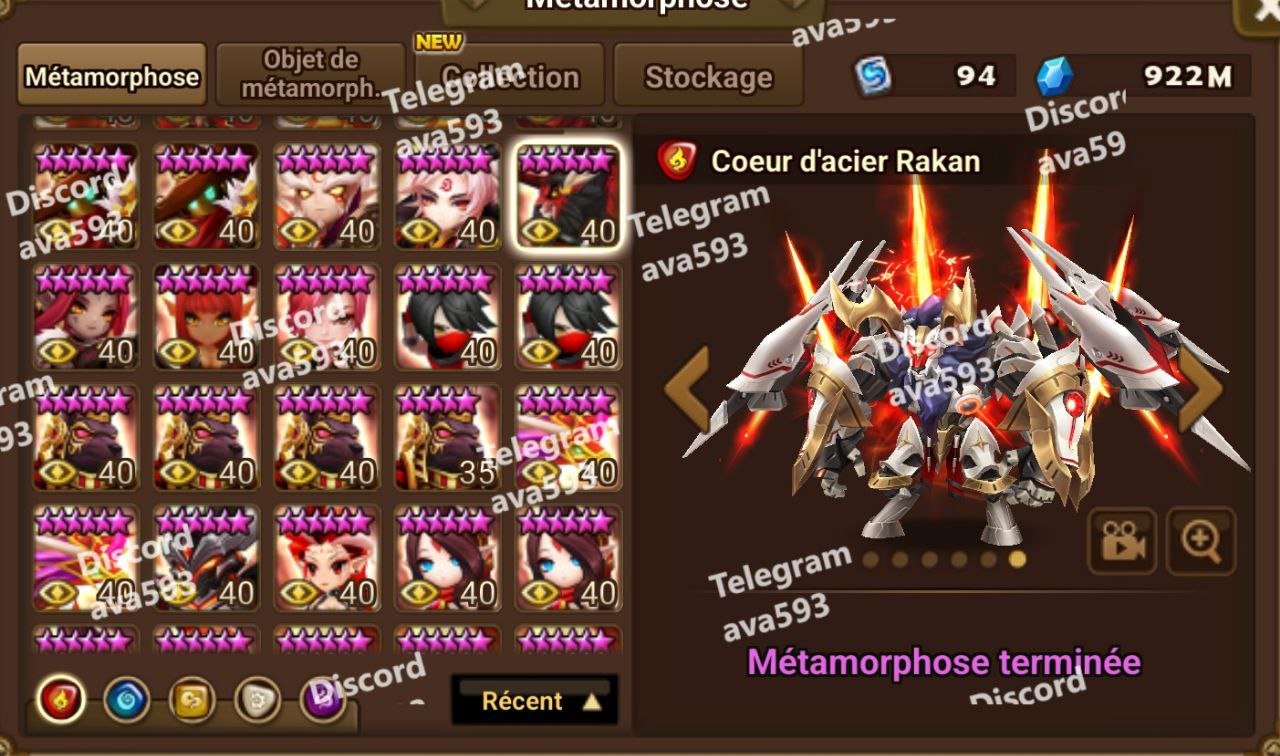The height and width of the screenshot is (756, 1280).
Task: Open the Stockage tab
Action: 708,76
